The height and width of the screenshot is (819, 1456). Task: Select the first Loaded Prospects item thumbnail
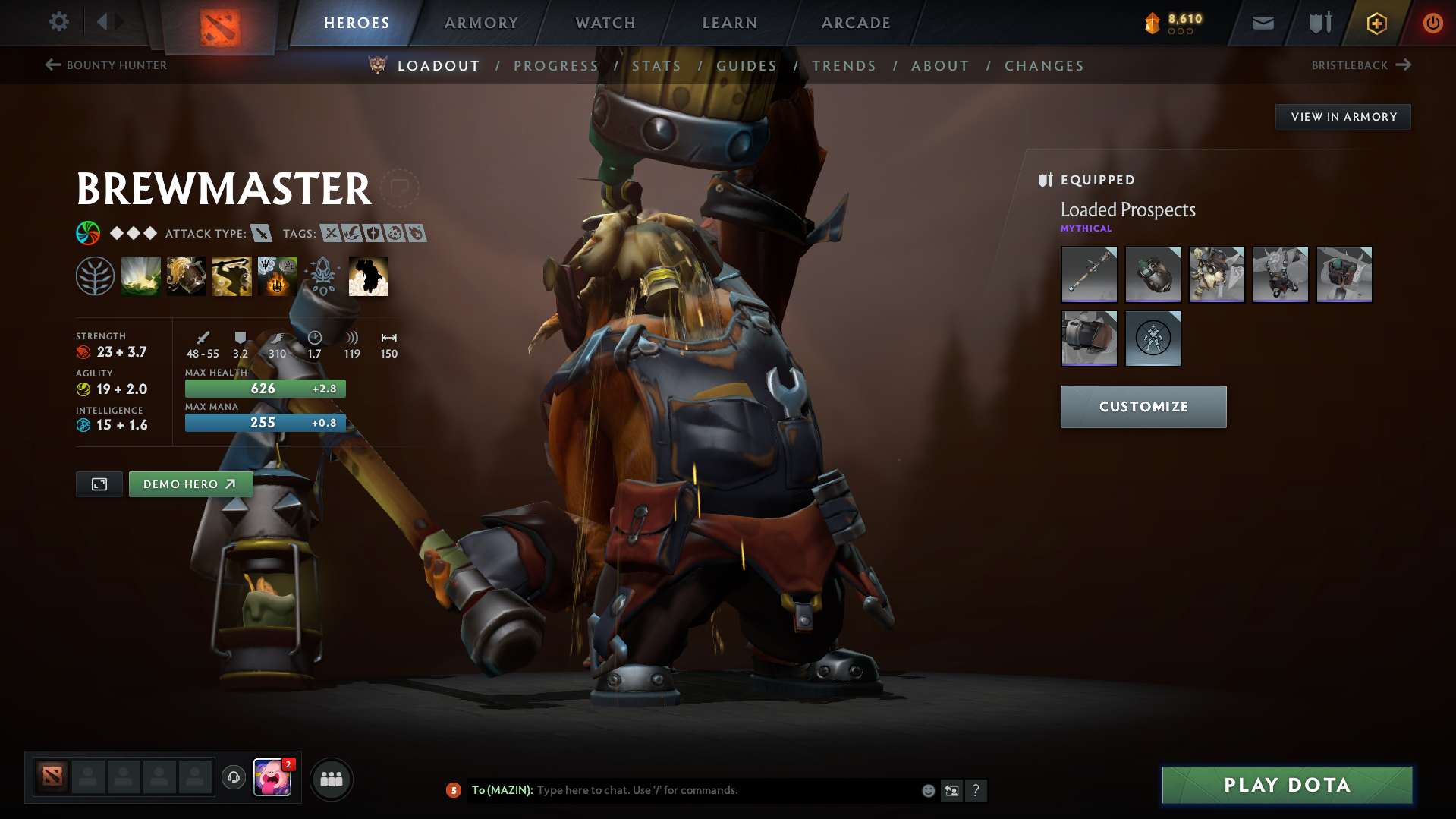coord(1089,275)
